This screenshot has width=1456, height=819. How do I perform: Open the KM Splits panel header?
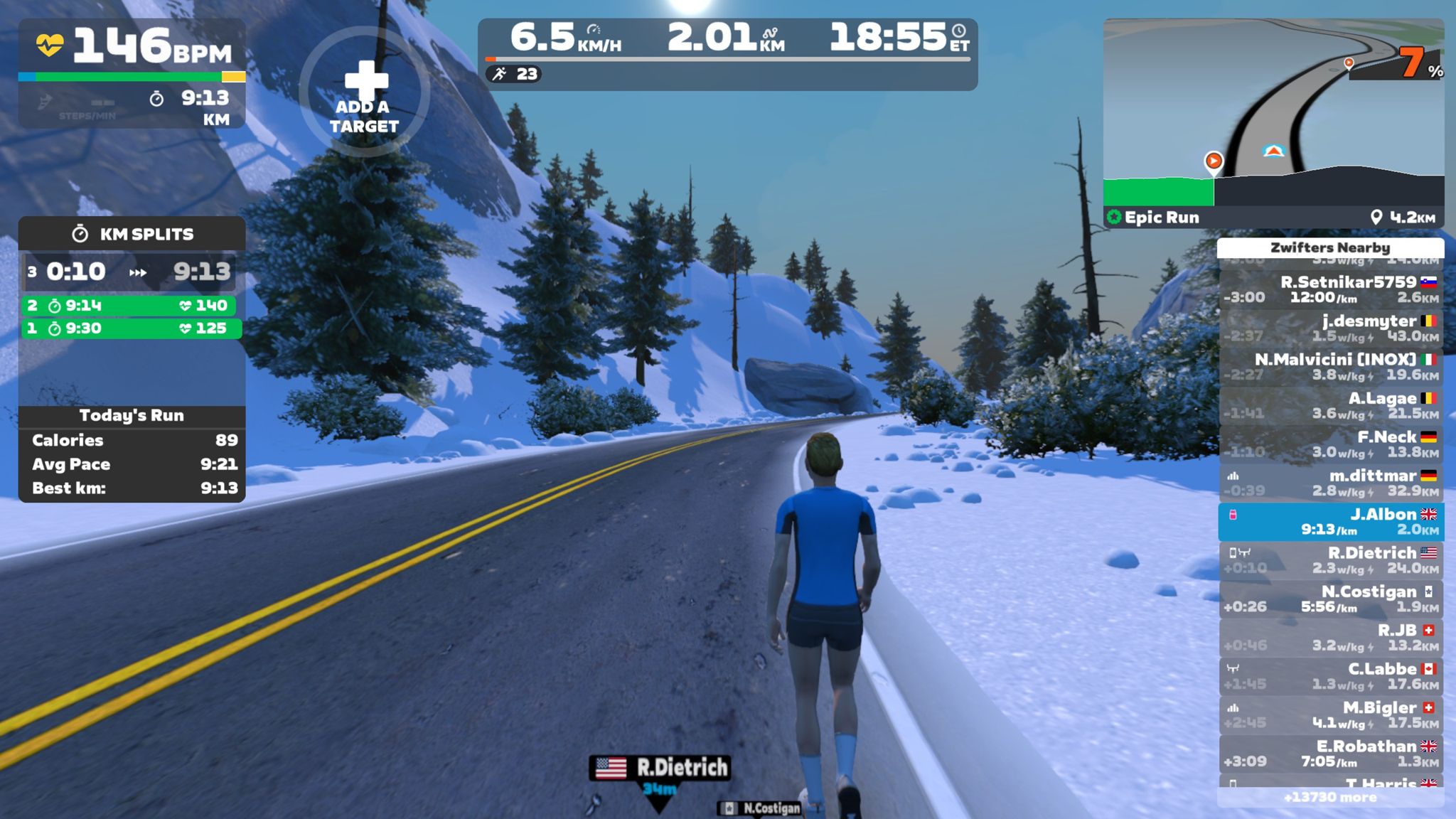tap(132, 234)
